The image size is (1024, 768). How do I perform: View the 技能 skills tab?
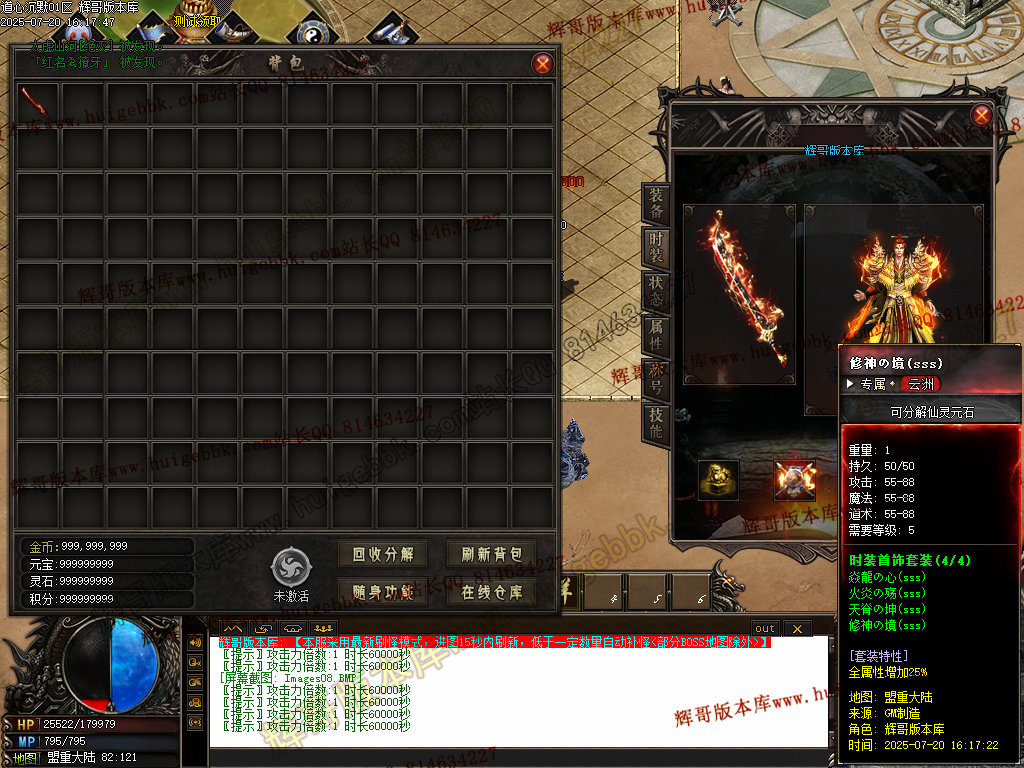click(x=656, y=425)
